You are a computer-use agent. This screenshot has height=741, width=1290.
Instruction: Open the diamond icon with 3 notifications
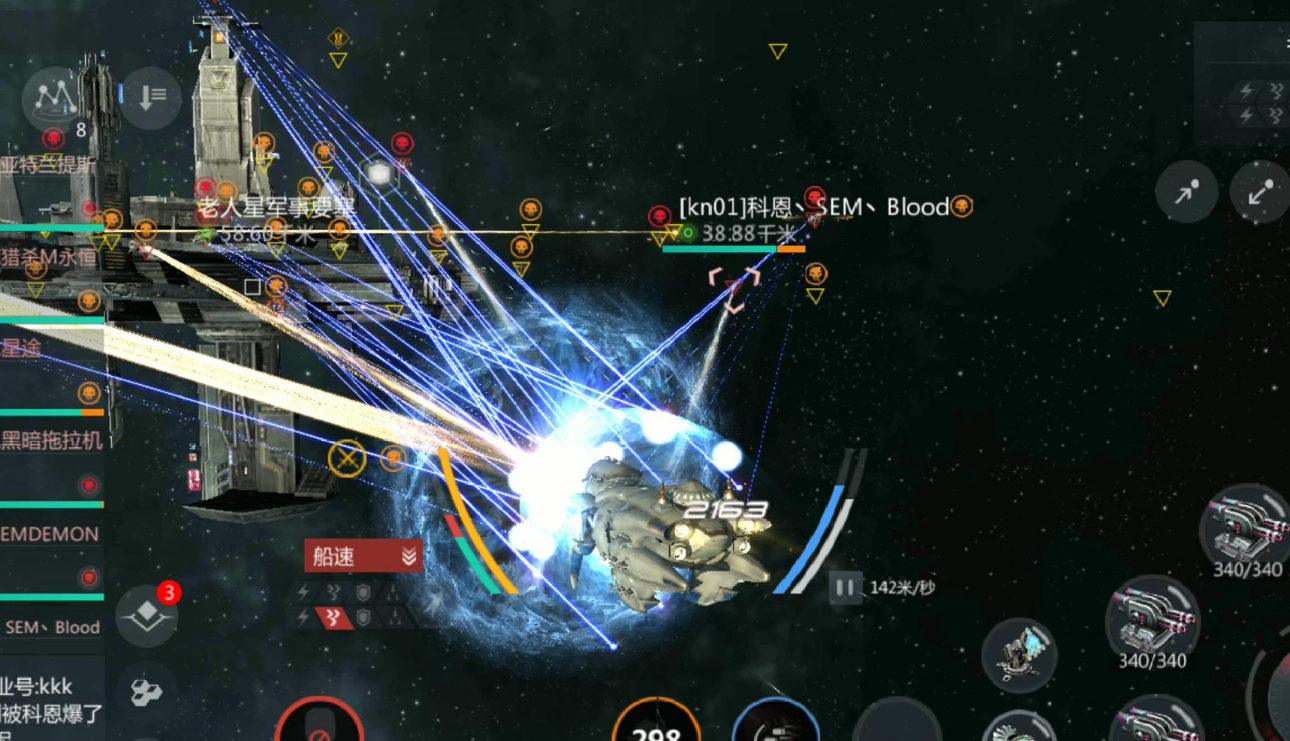click(x=147, y=615)
